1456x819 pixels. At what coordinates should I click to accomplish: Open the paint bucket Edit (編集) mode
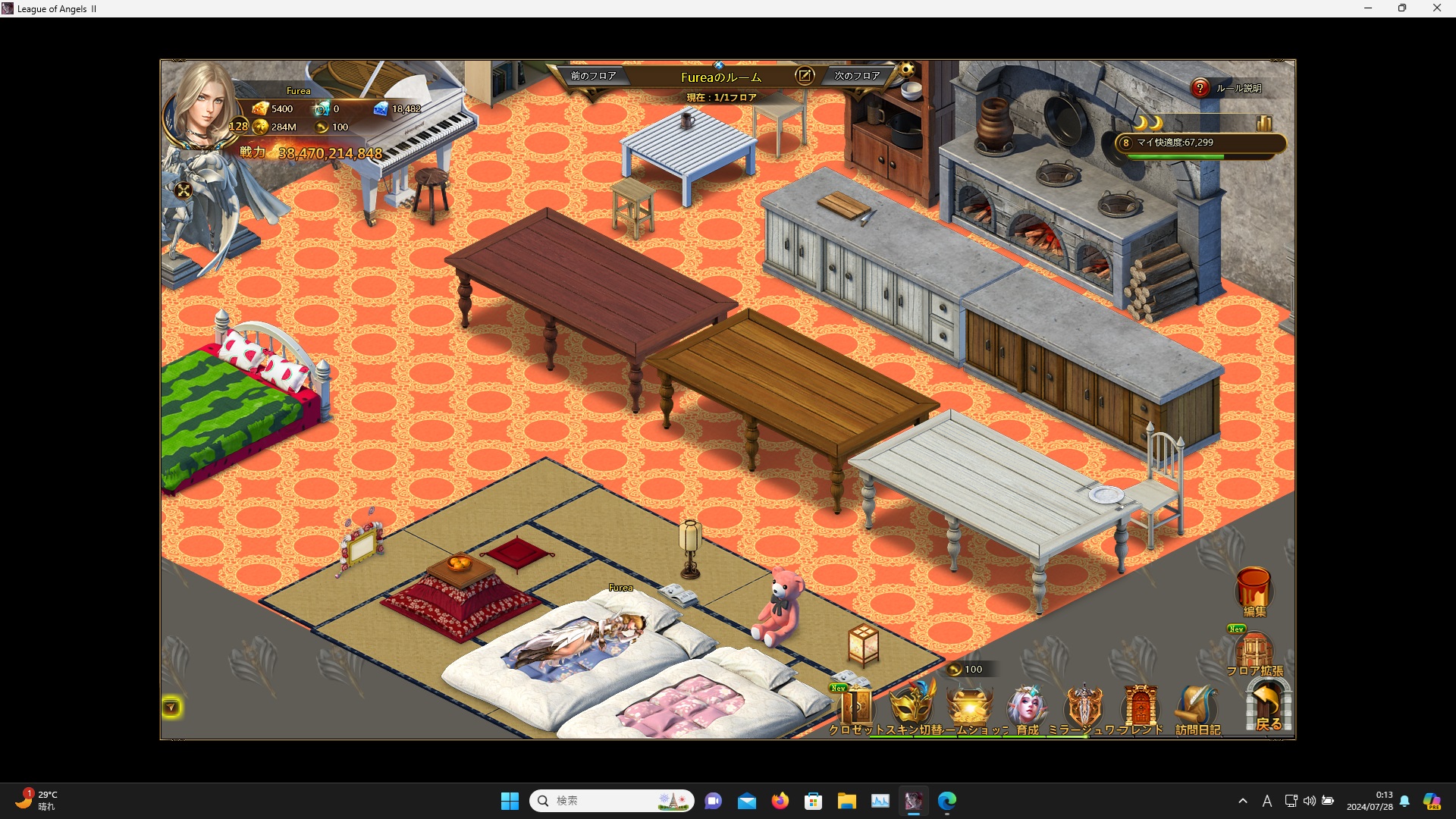click(x=1254, y=588)
